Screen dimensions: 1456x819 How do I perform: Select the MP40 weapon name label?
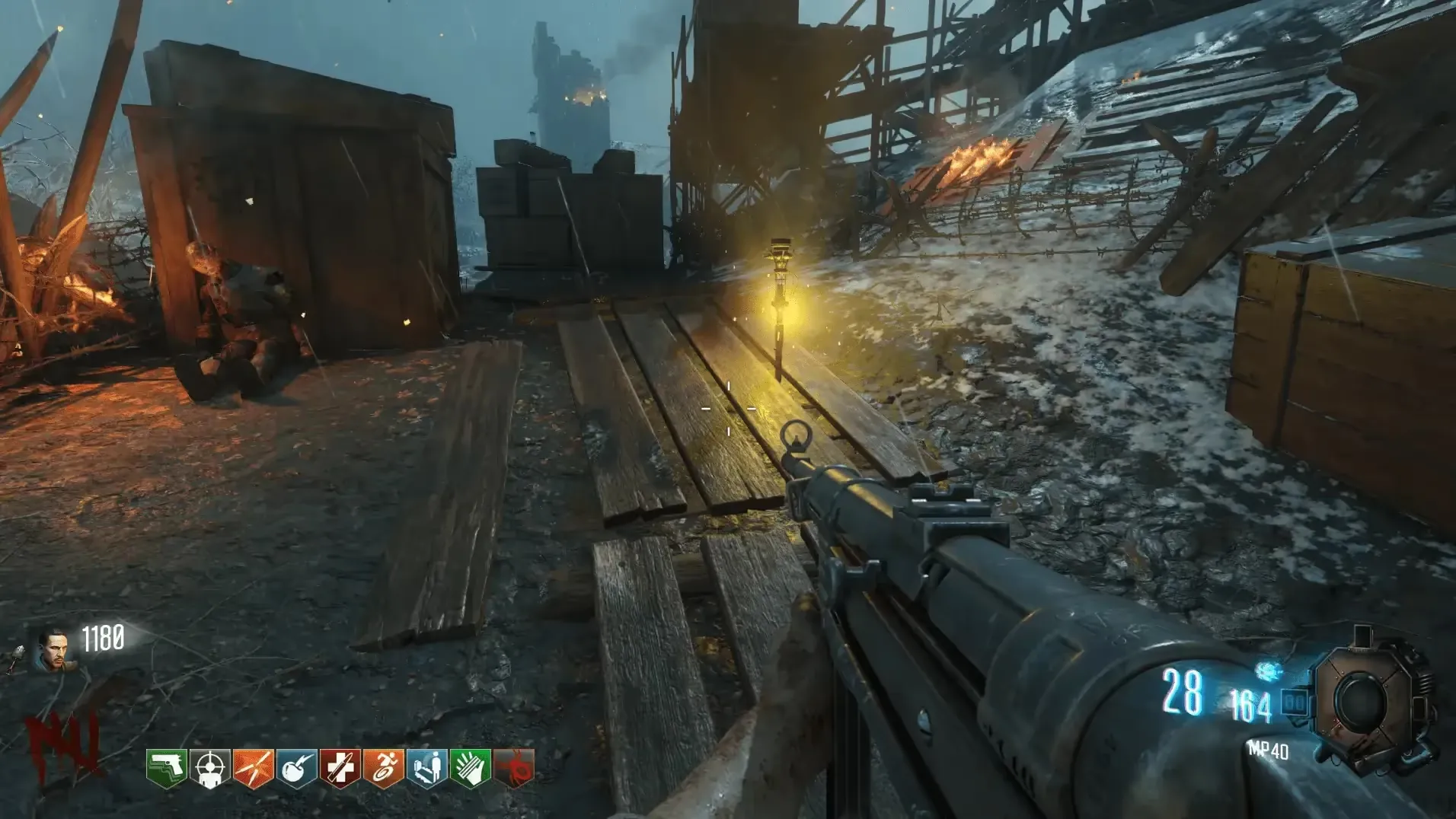pyautogui.click(x=1268, y=751)
